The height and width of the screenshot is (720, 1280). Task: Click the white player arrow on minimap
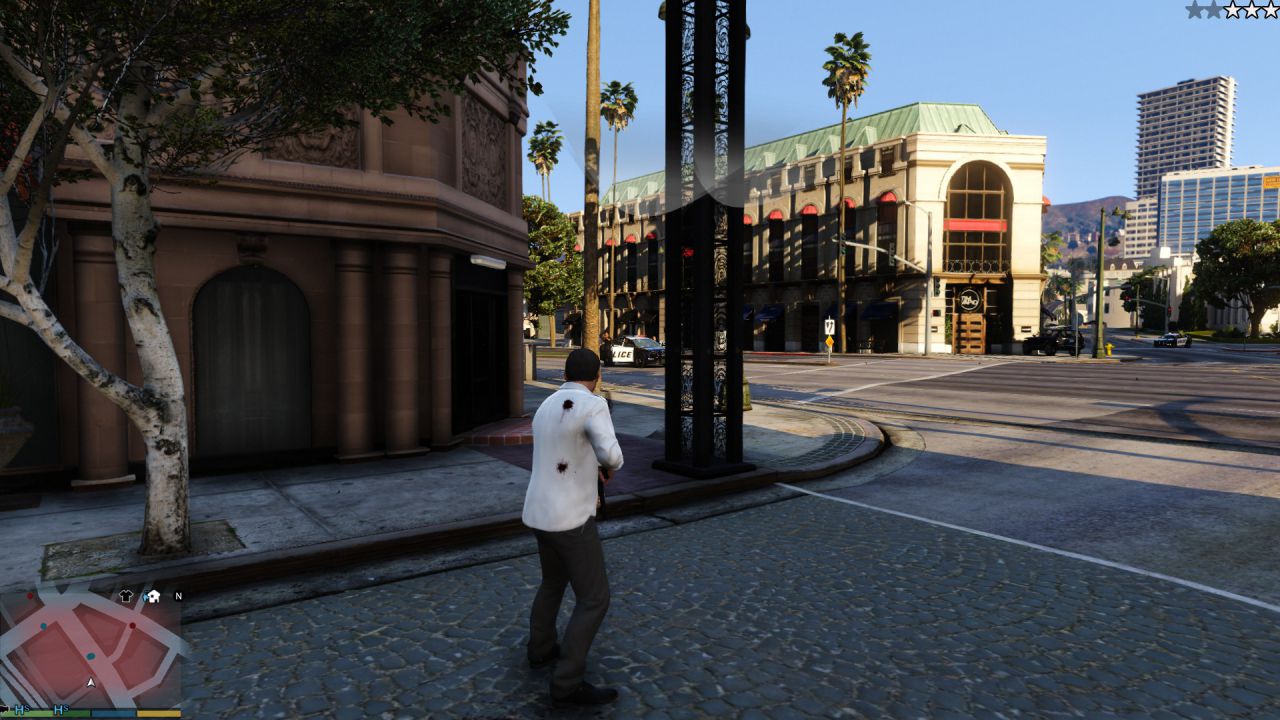coord(91,682)
